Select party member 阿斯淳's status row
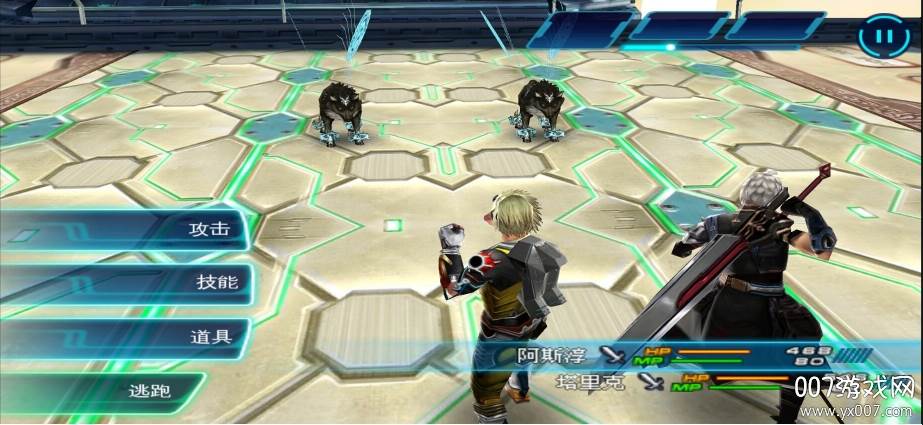Viewport: 923px width, 425px height. click(680, 355)
